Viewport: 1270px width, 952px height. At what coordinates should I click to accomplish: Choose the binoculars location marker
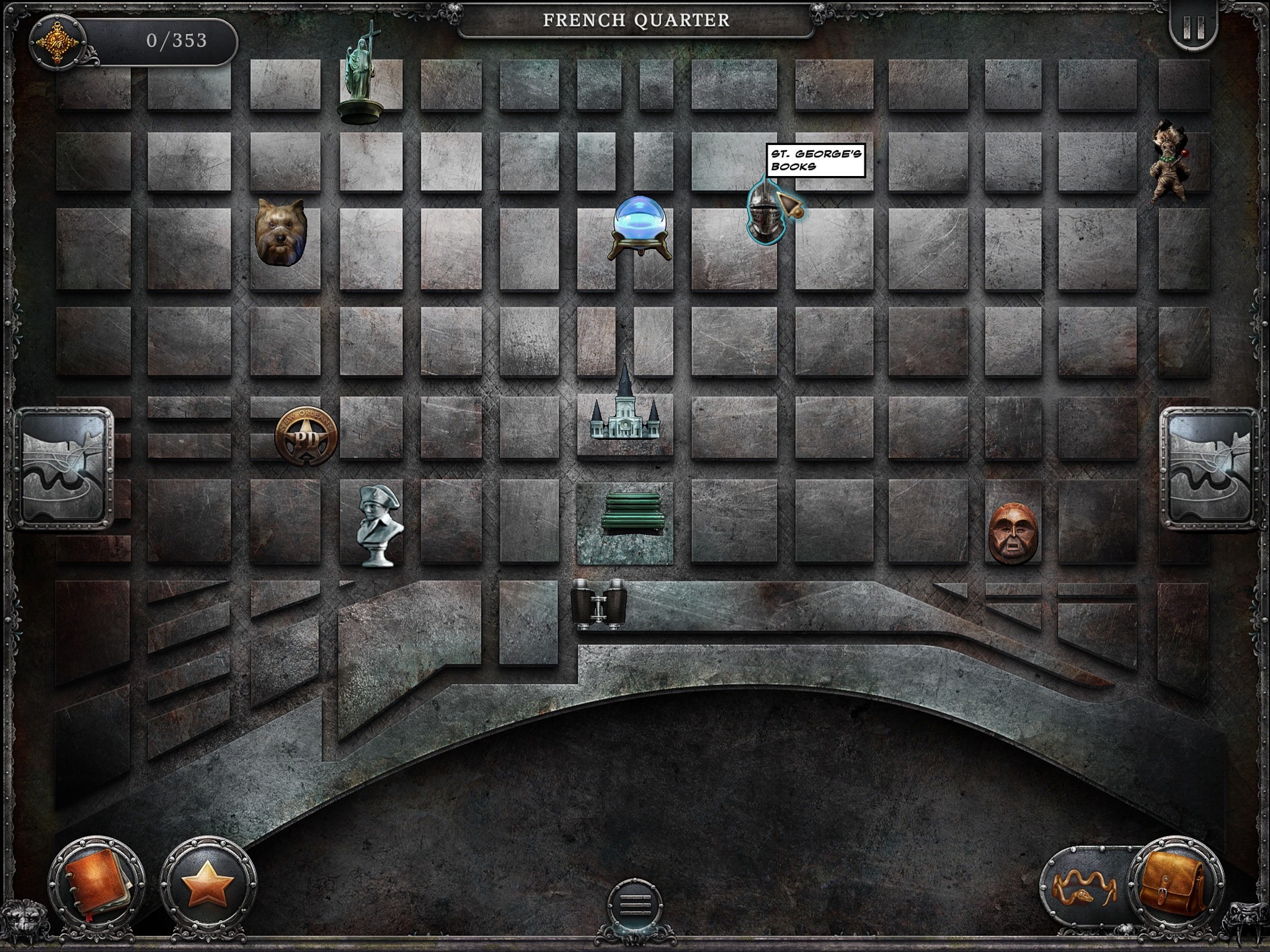click(x=598, y=603)
